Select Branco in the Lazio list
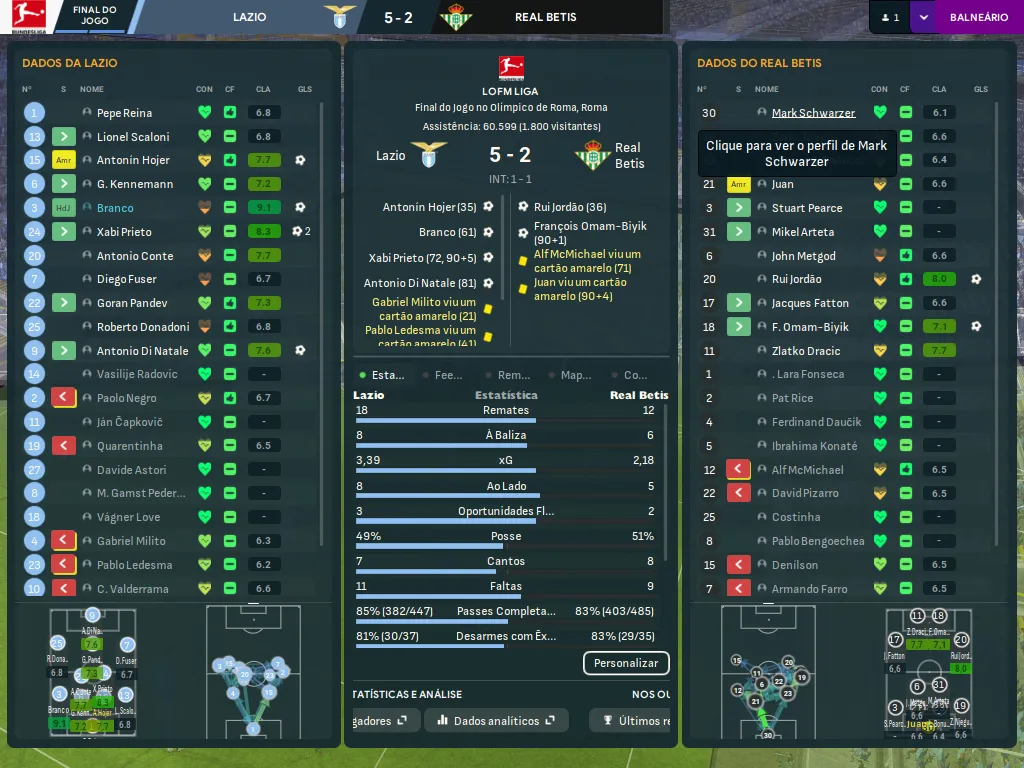Viewport: 1024px width, 768px height. coord(115,208)
